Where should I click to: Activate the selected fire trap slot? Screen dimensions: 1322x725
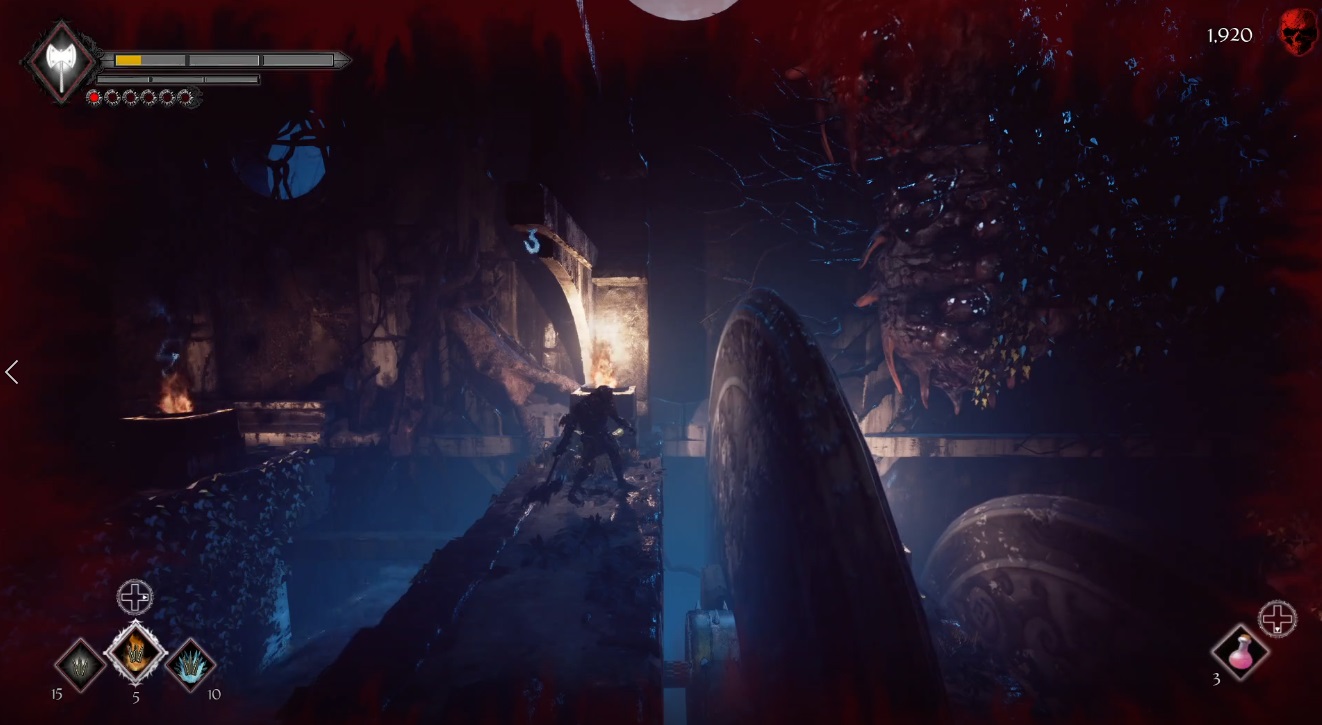pos(135,654)
